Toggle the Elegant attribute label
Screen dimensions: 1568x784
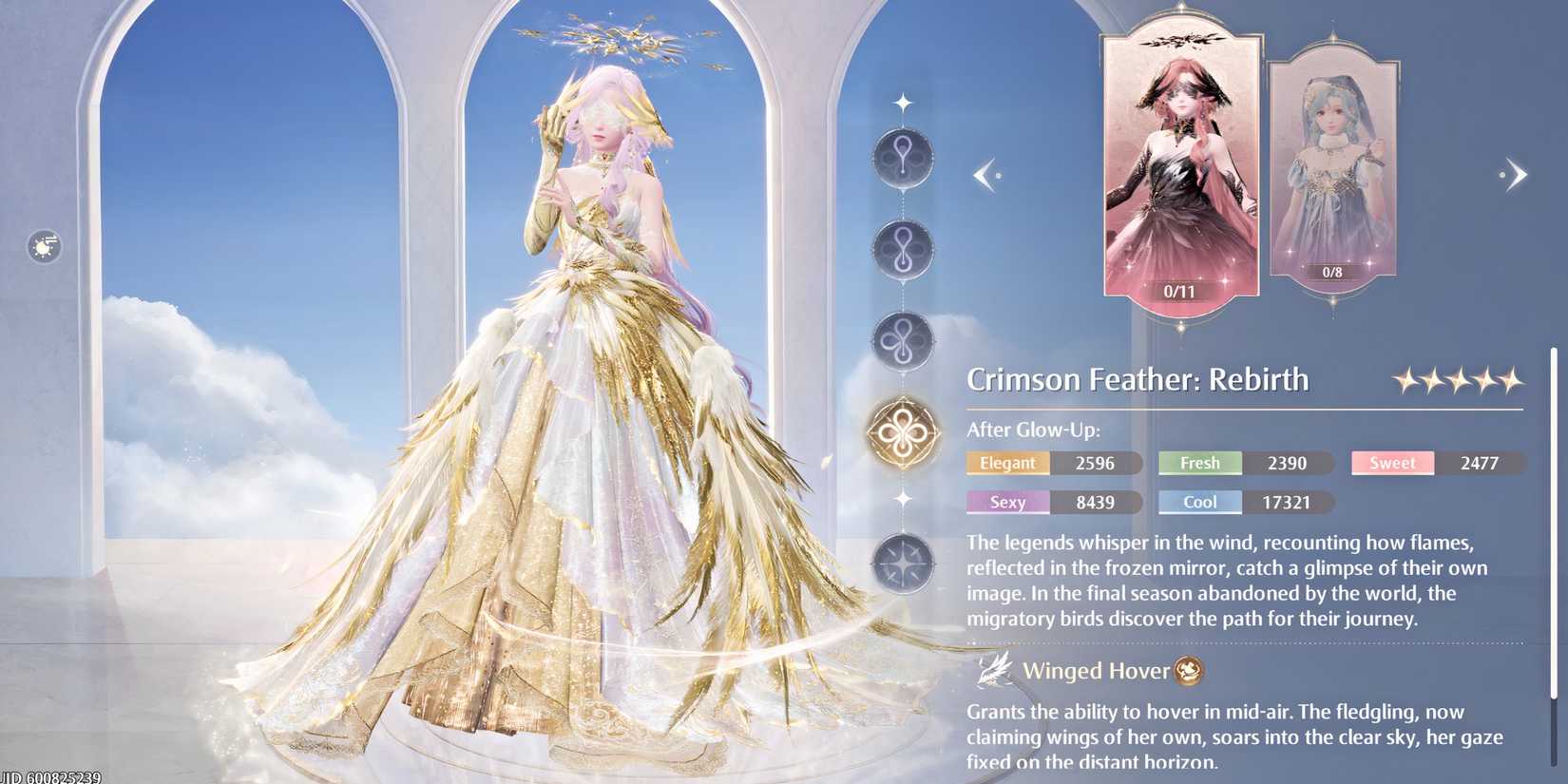1007,463
